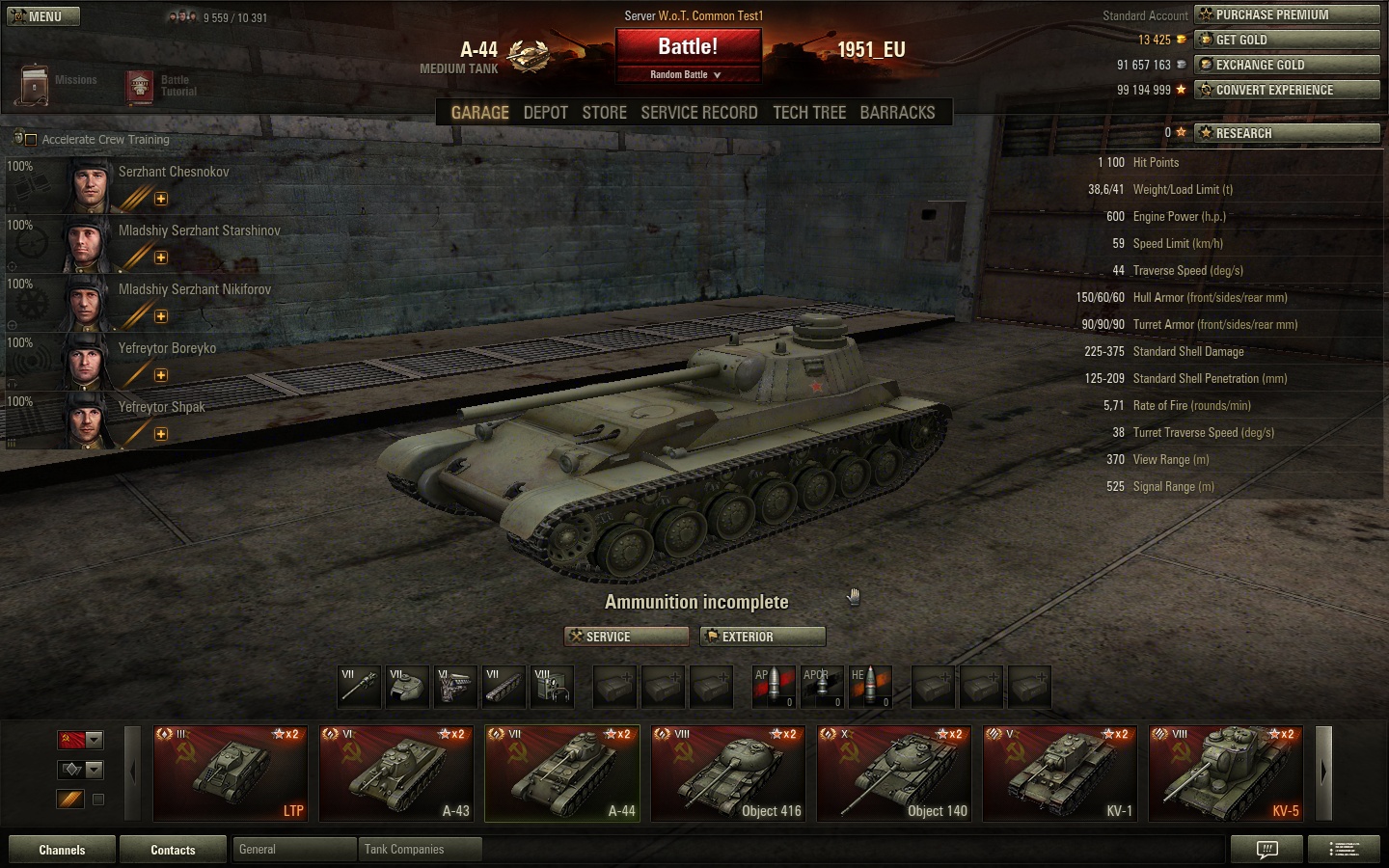Select the Get Gold button
The width and height of the screenshot is (1389, 868).
coord(1287,40)
